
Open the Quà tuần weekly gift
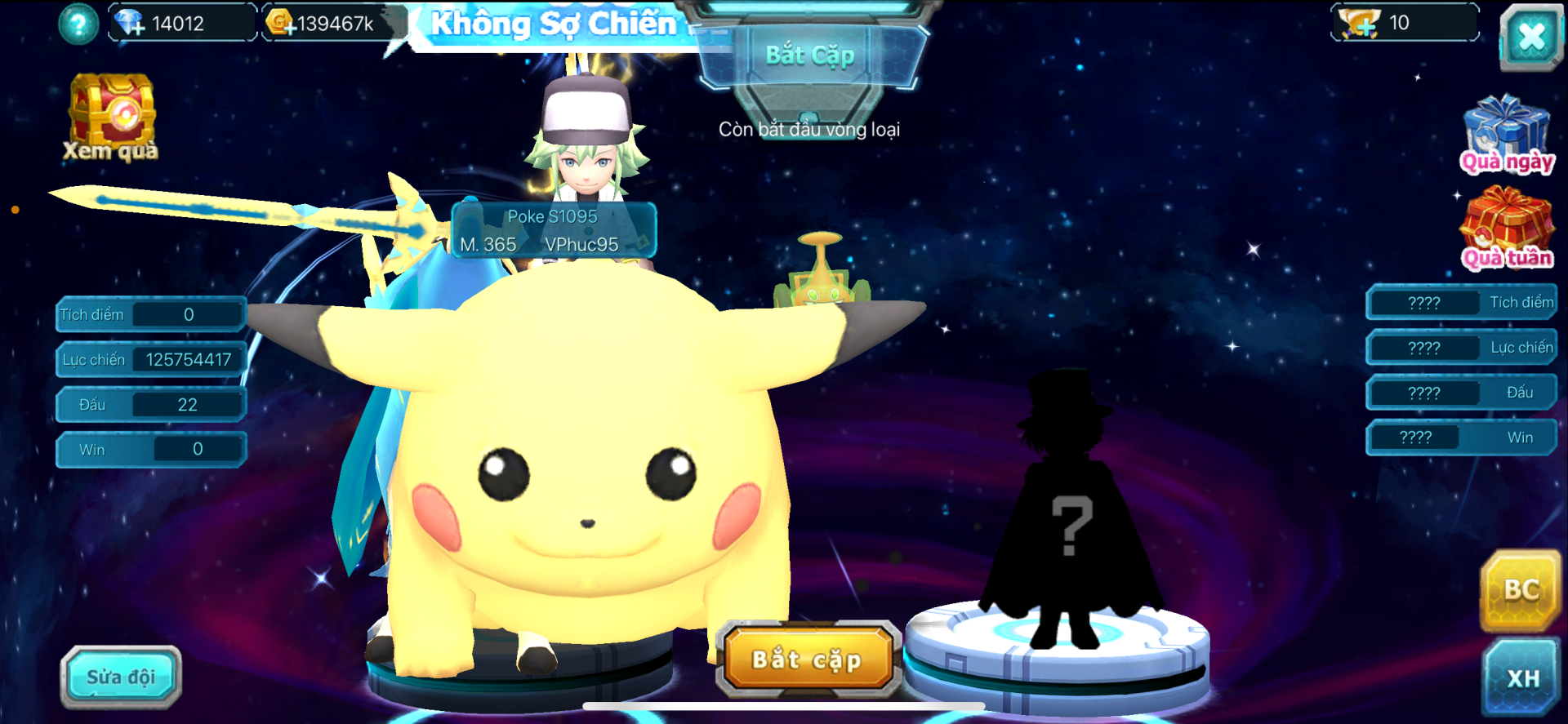tap(1506, 229)
